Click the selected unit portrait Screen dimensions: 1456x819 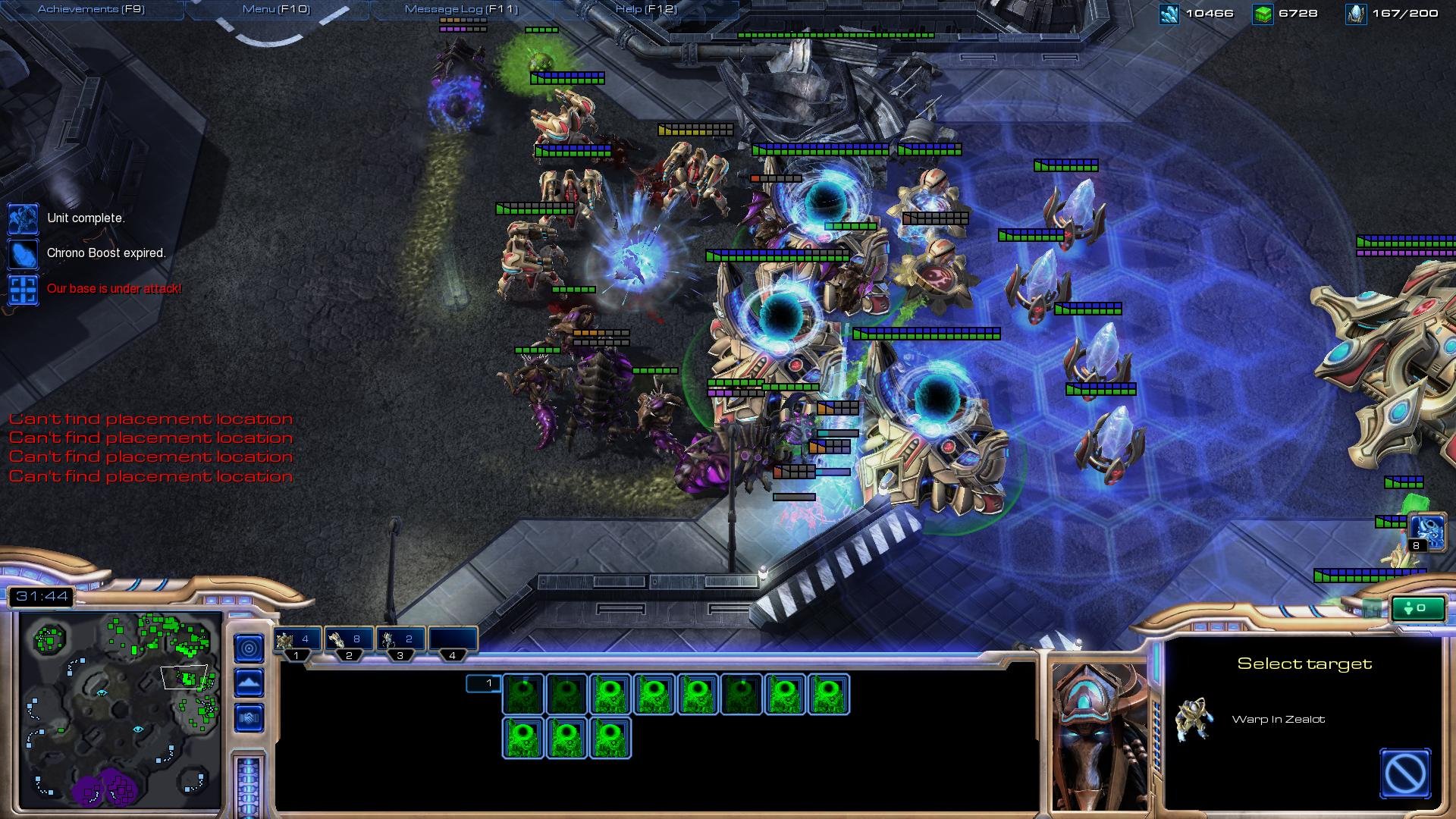pyautogui.click(x=1098, y=736)
